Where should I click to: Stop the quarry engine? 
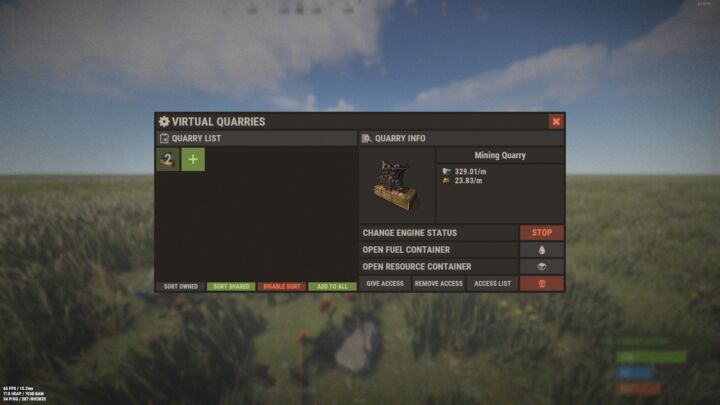pos(542,233)
